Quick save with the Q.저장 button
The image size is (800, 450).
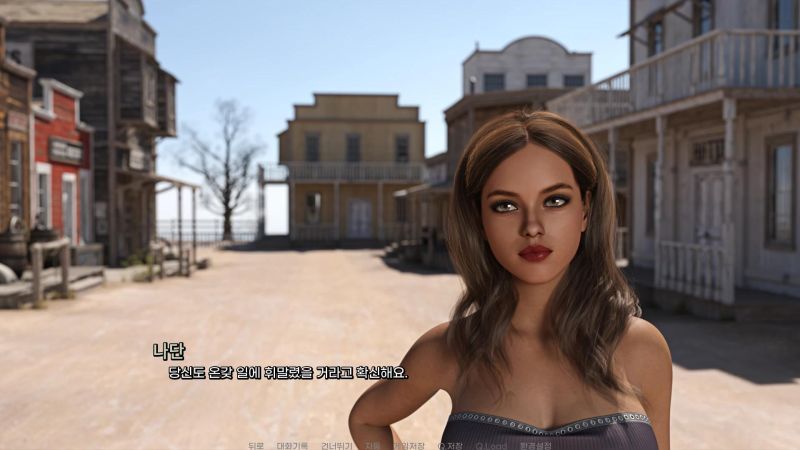[449, 445]
